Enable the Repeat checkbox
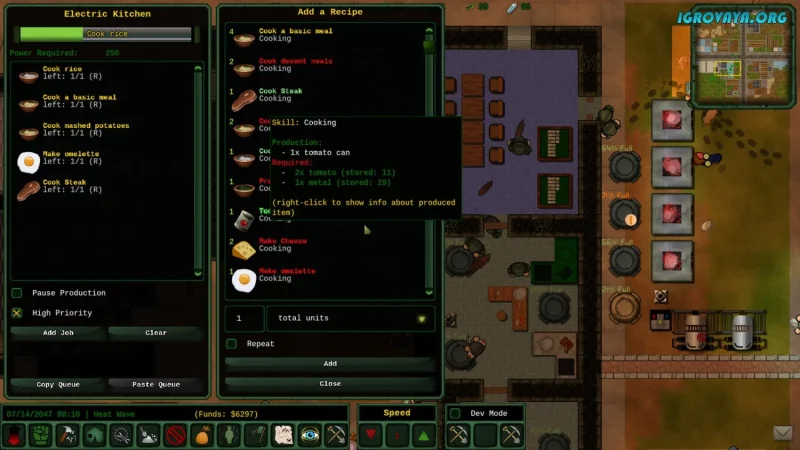Image resolution: width=800 pixels, height=450 pixels. click(232, 344)
